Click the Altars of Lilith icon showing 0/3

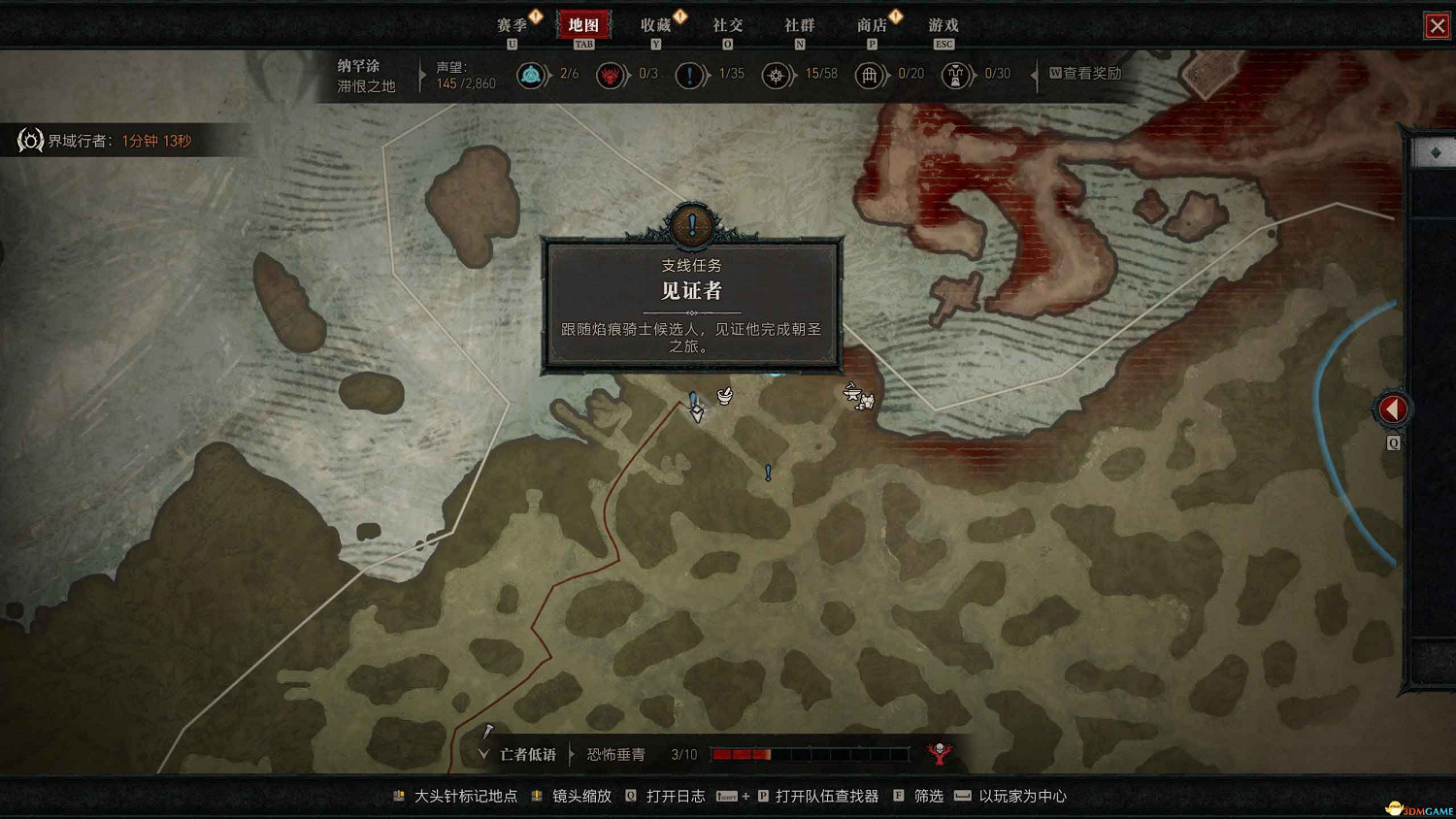point(612,75)
